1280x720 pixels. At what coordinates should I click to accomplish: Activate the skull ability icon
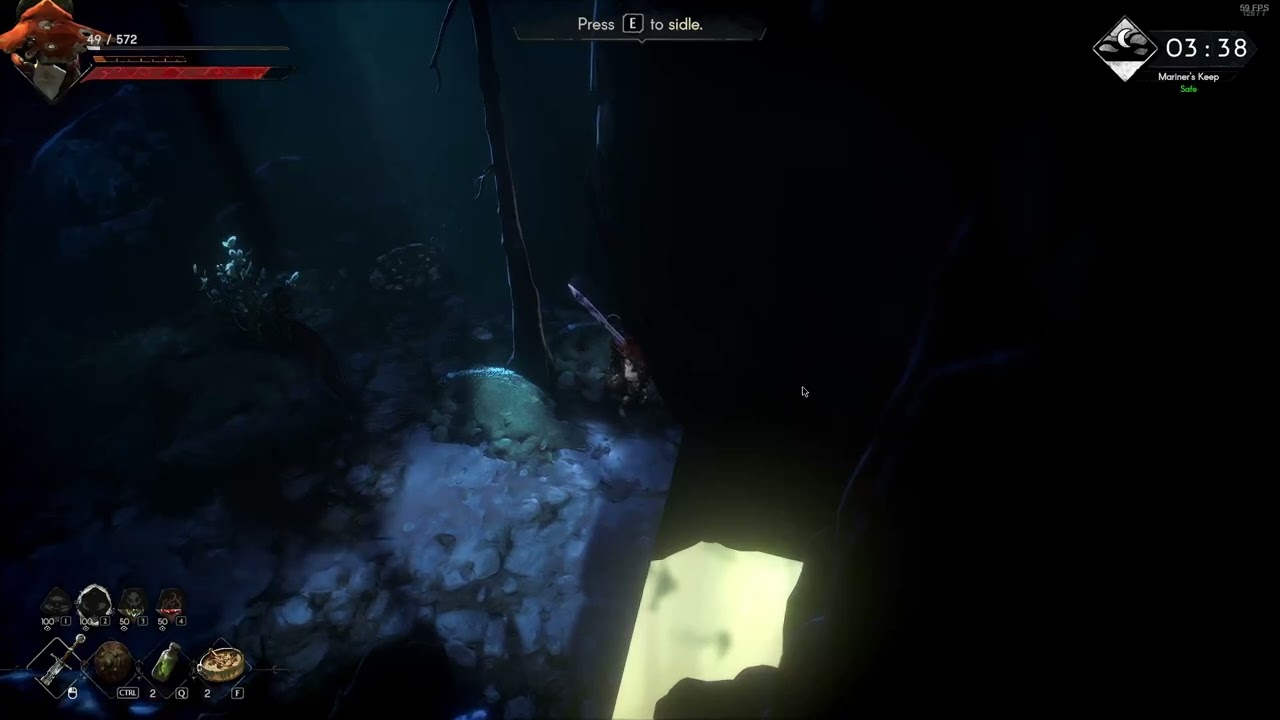133,602
